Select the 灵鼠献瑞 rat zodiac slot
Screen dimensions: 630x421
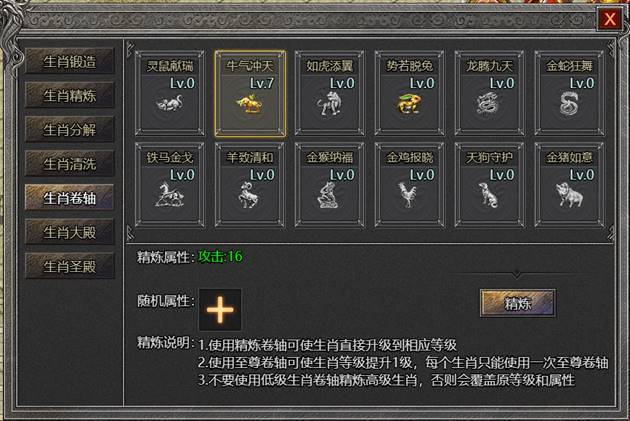click(170, 92)
